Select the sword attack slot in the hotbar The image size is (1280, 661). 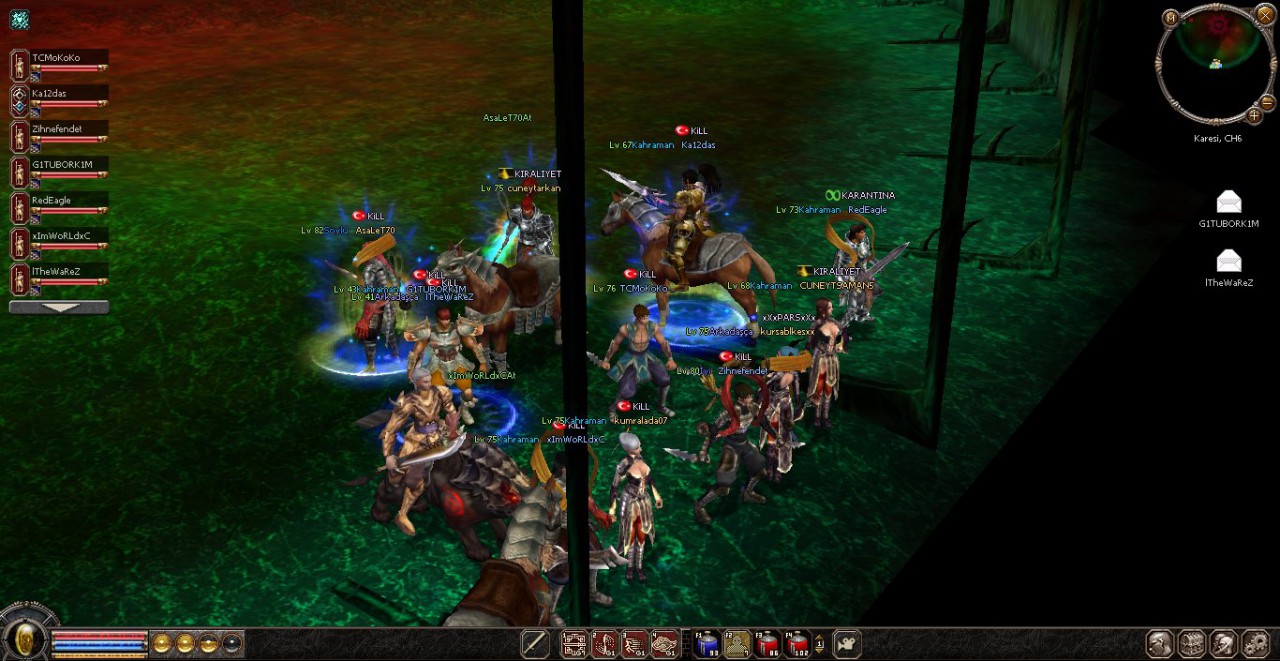pyautogui.click(x=535, y=644)
